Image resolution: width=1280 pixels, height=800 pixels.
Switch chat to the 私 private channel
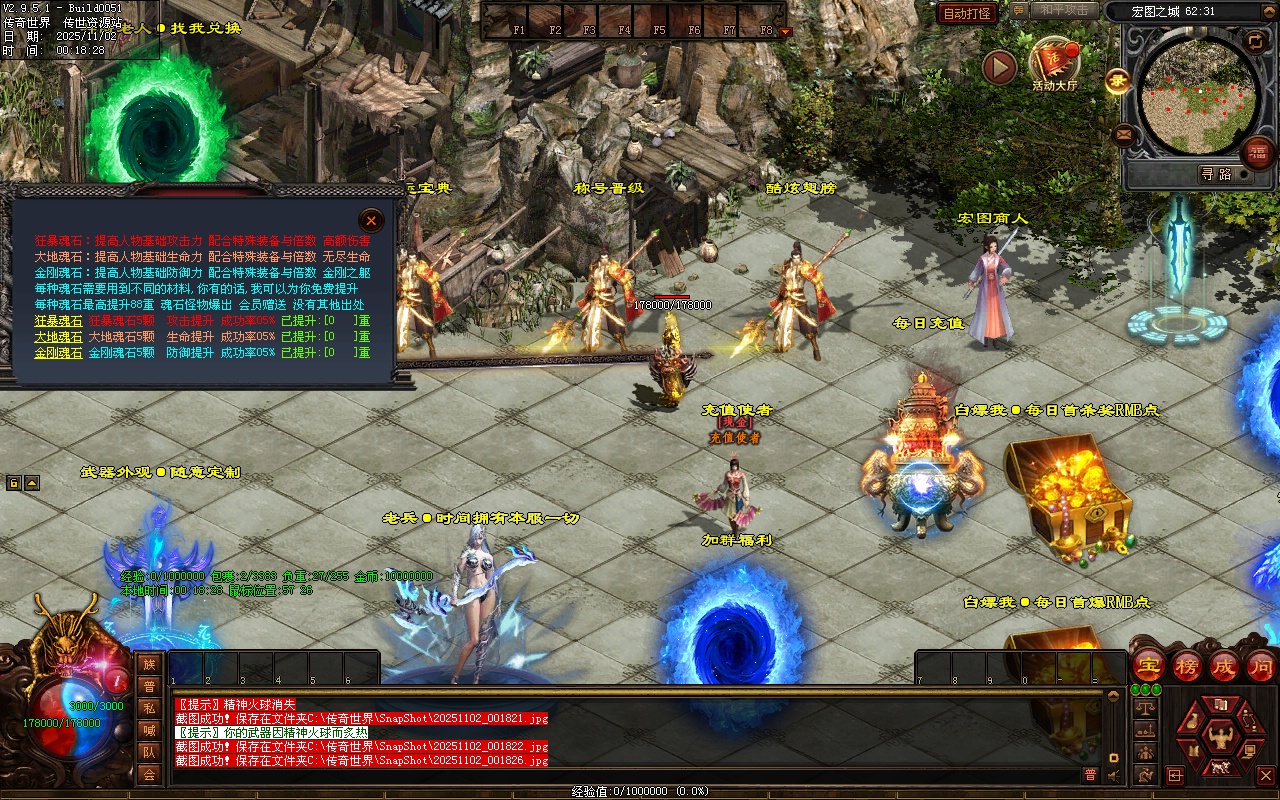click(149, 708)
